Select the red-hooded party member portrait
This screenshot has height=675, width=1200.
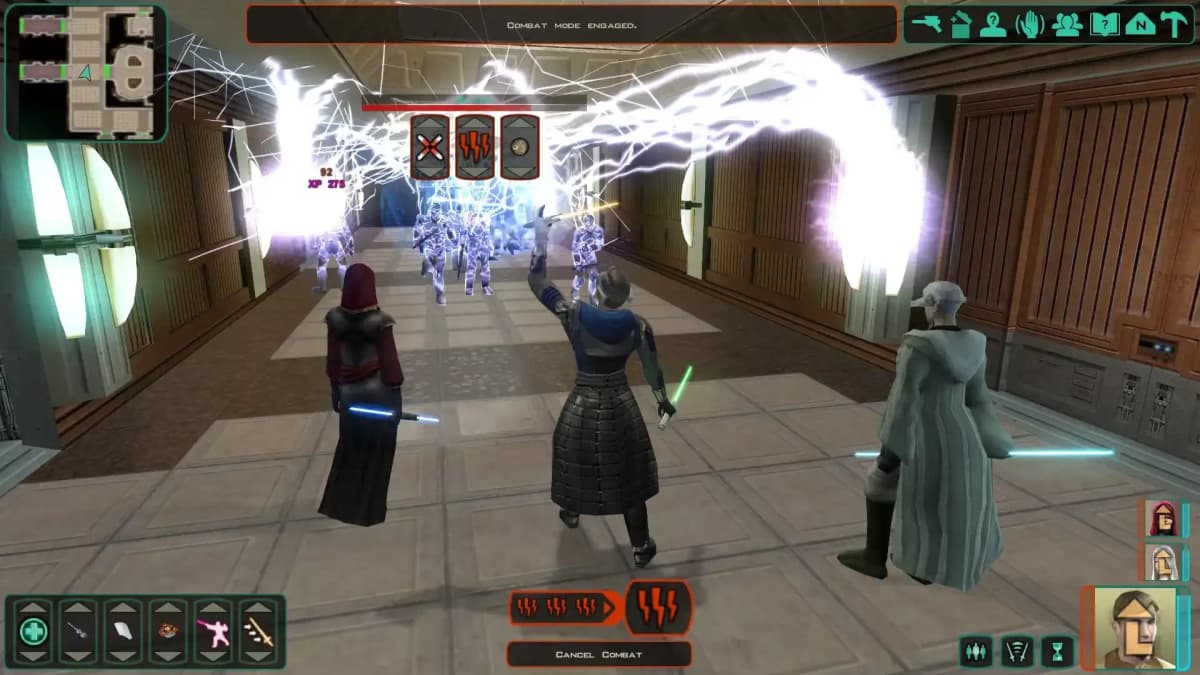(x=1160, y=520)
